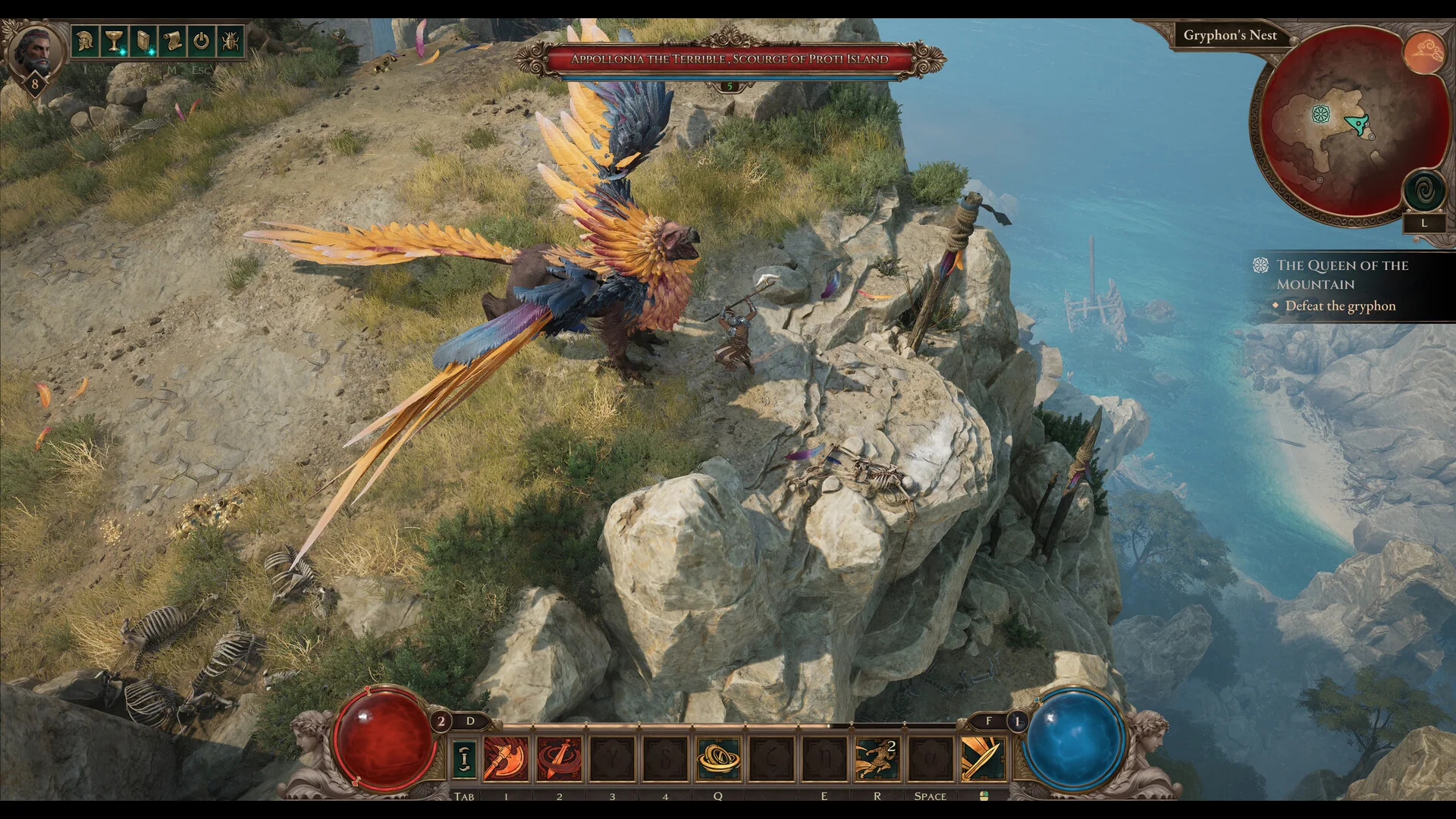Click the teal quest marker on minimap

tap(1321, 115)
